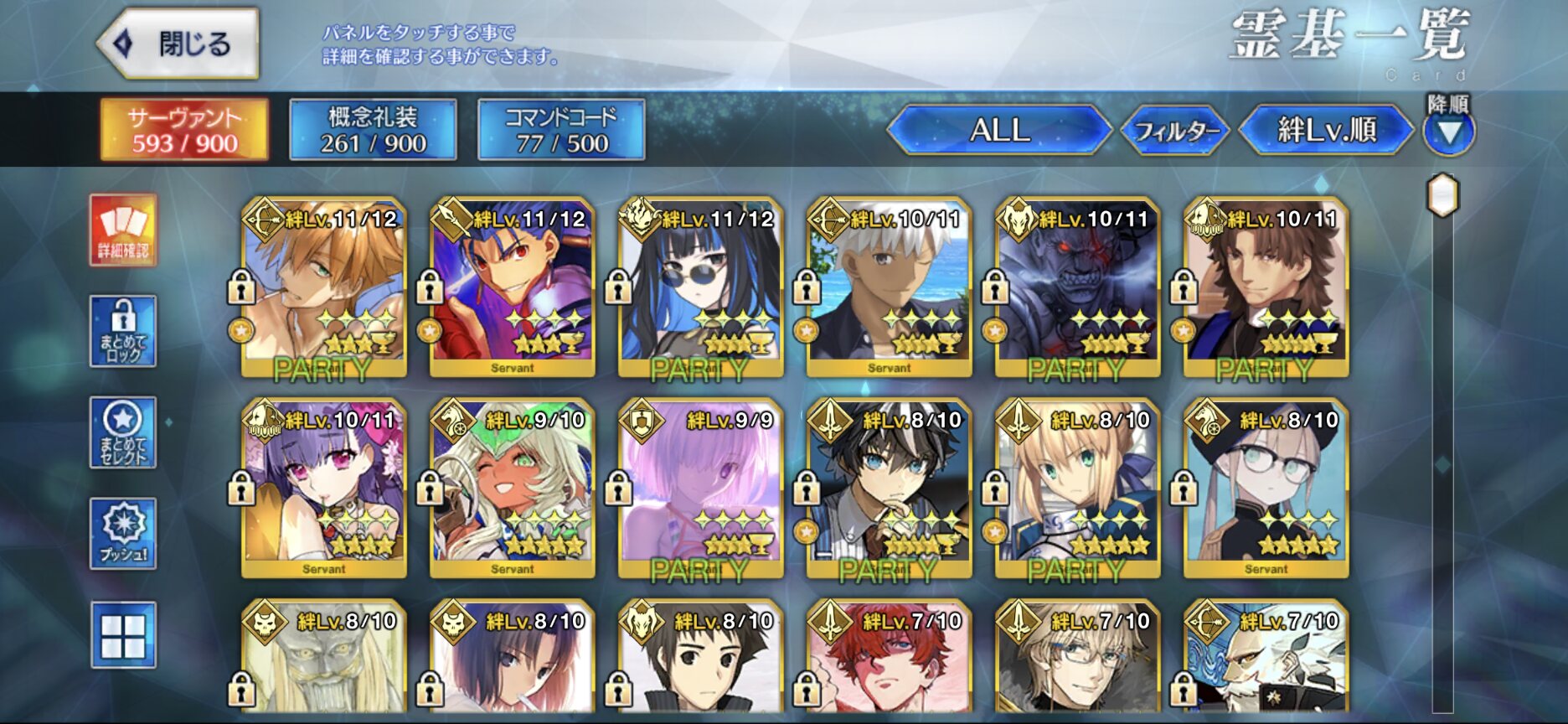The height and width of the screenshot is (724, 1568).
Task: Switch the grid layout view icon
Action: coord(123,634)
